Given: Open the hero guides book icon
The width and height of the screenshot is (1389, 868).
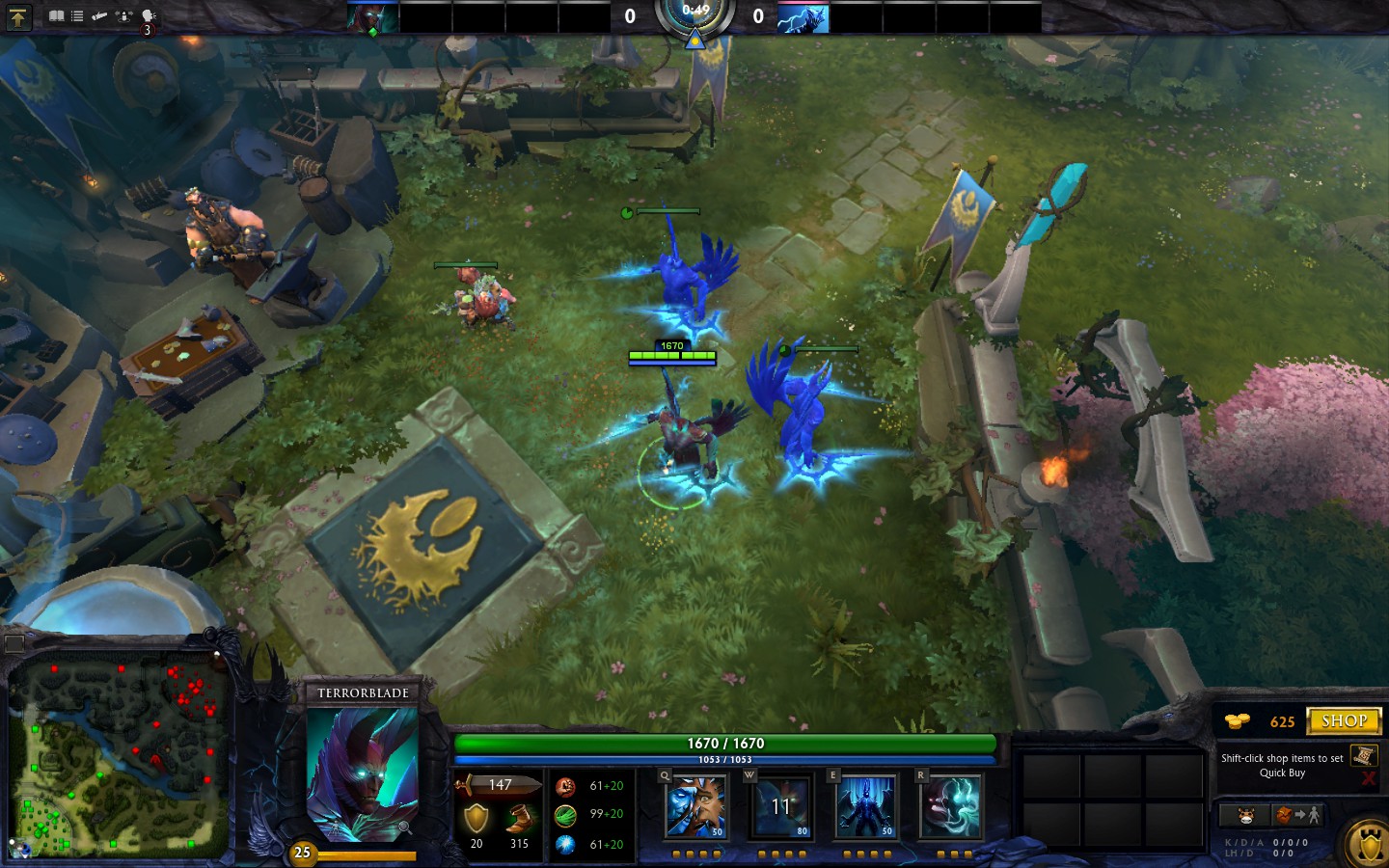Looking at the screenshot, I should tap(57, 15).
